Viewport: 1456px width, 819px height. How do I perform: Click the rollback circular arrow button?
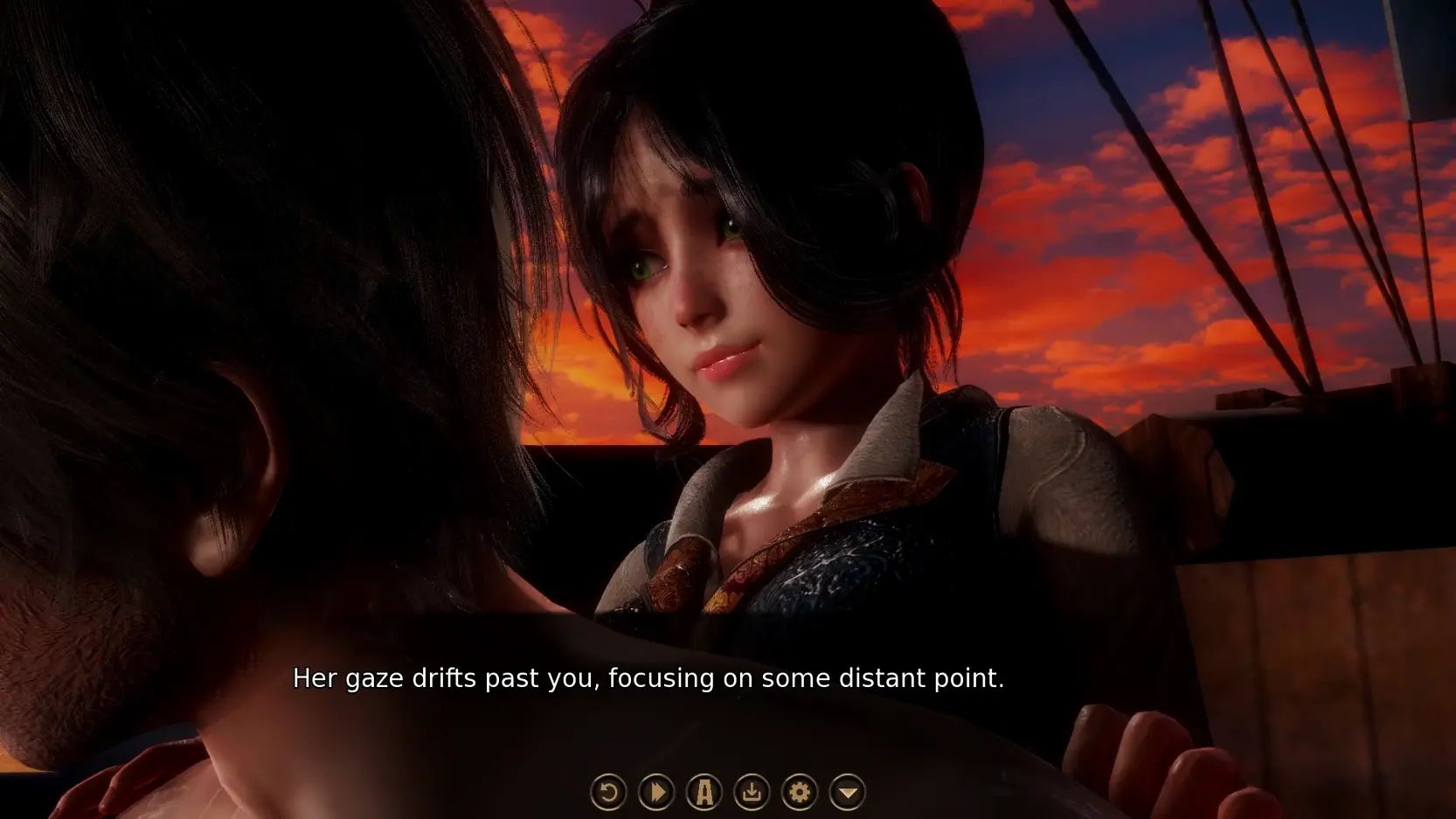pos(608,793)
